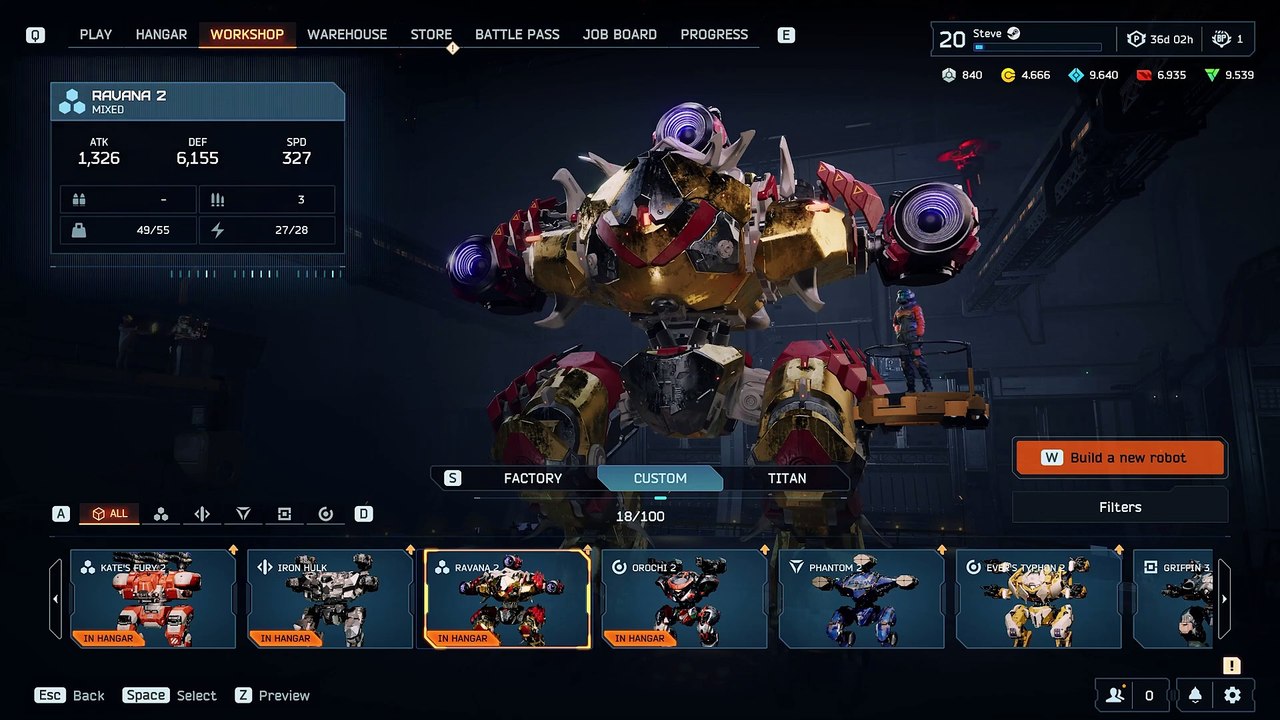
Task: Go to the Warehouse tab
Action: click(347, 34)
